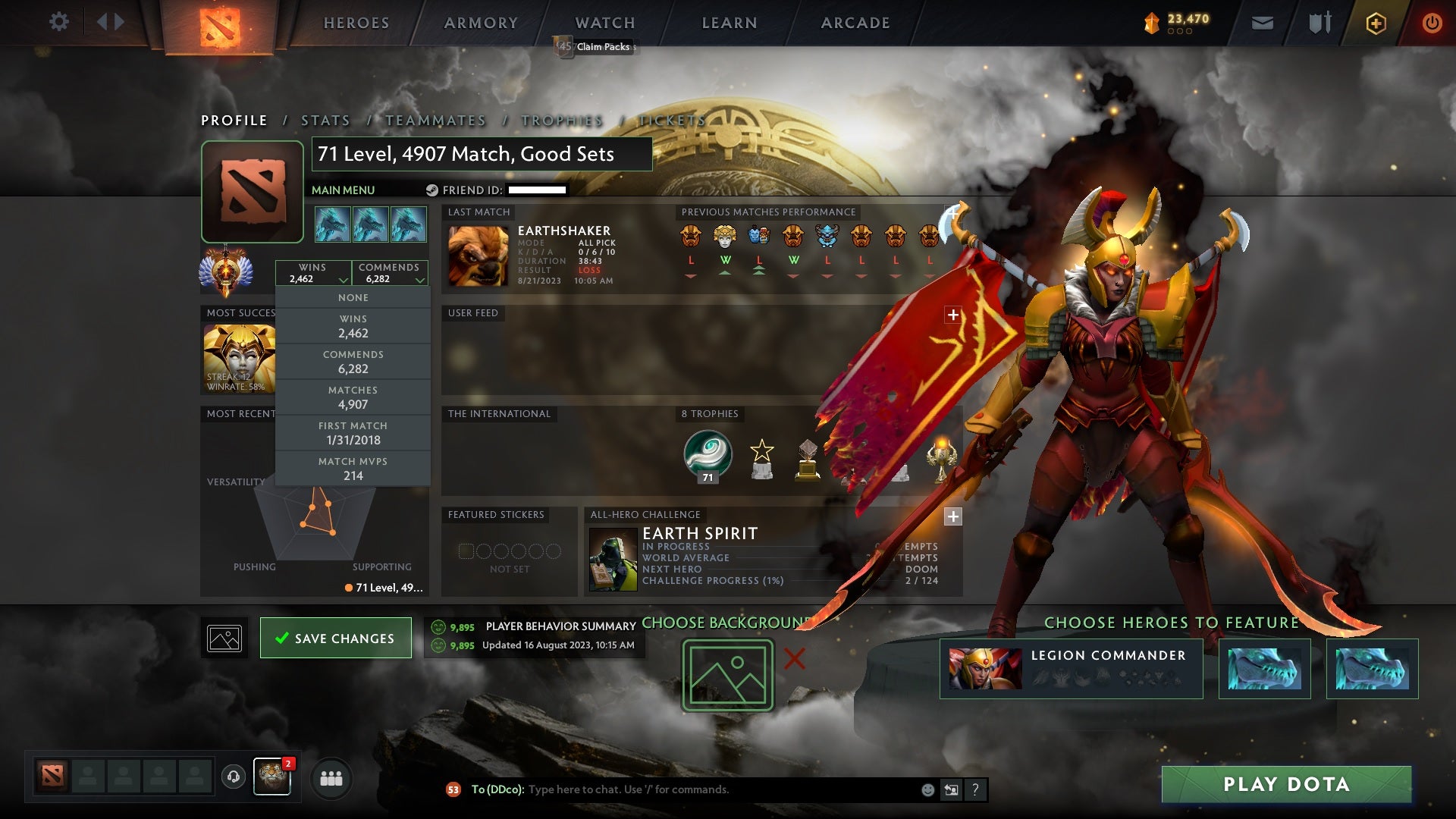The image size is (1456, 819).
Task: Click the background image picker icon
Action: 223,638
